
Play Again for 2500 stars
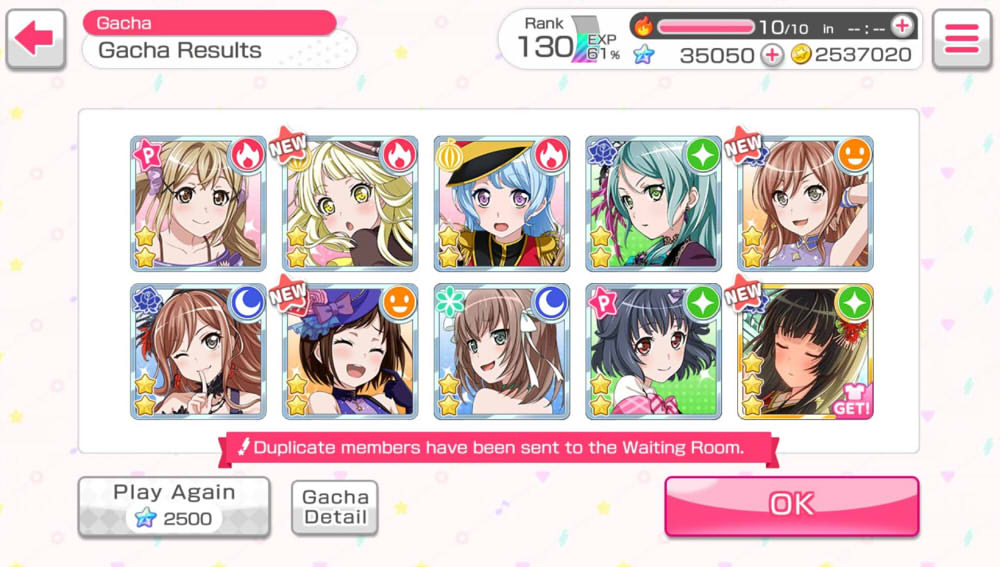174,506
